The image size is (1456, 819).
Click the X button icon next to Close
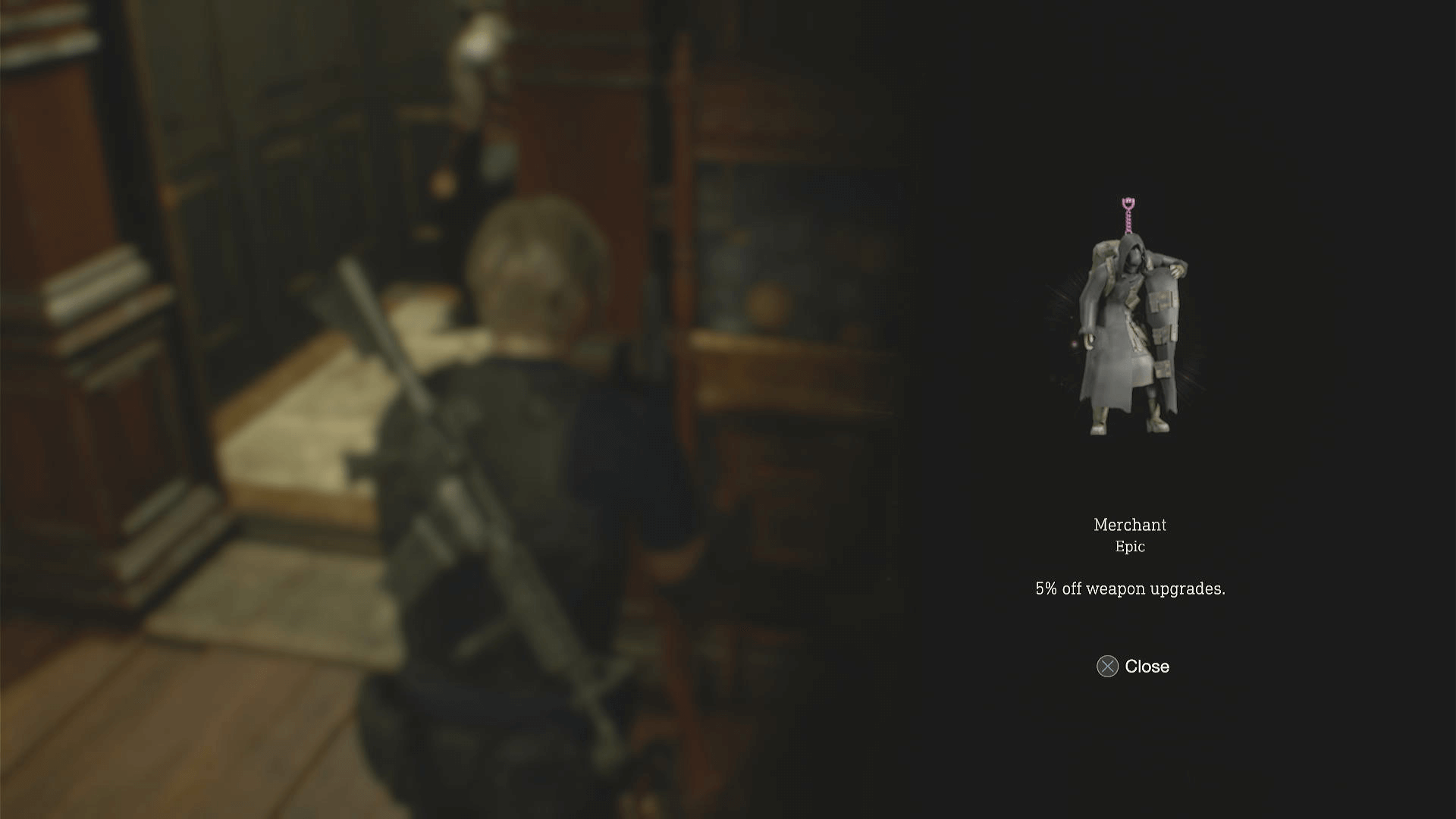tap(1106, 667)
